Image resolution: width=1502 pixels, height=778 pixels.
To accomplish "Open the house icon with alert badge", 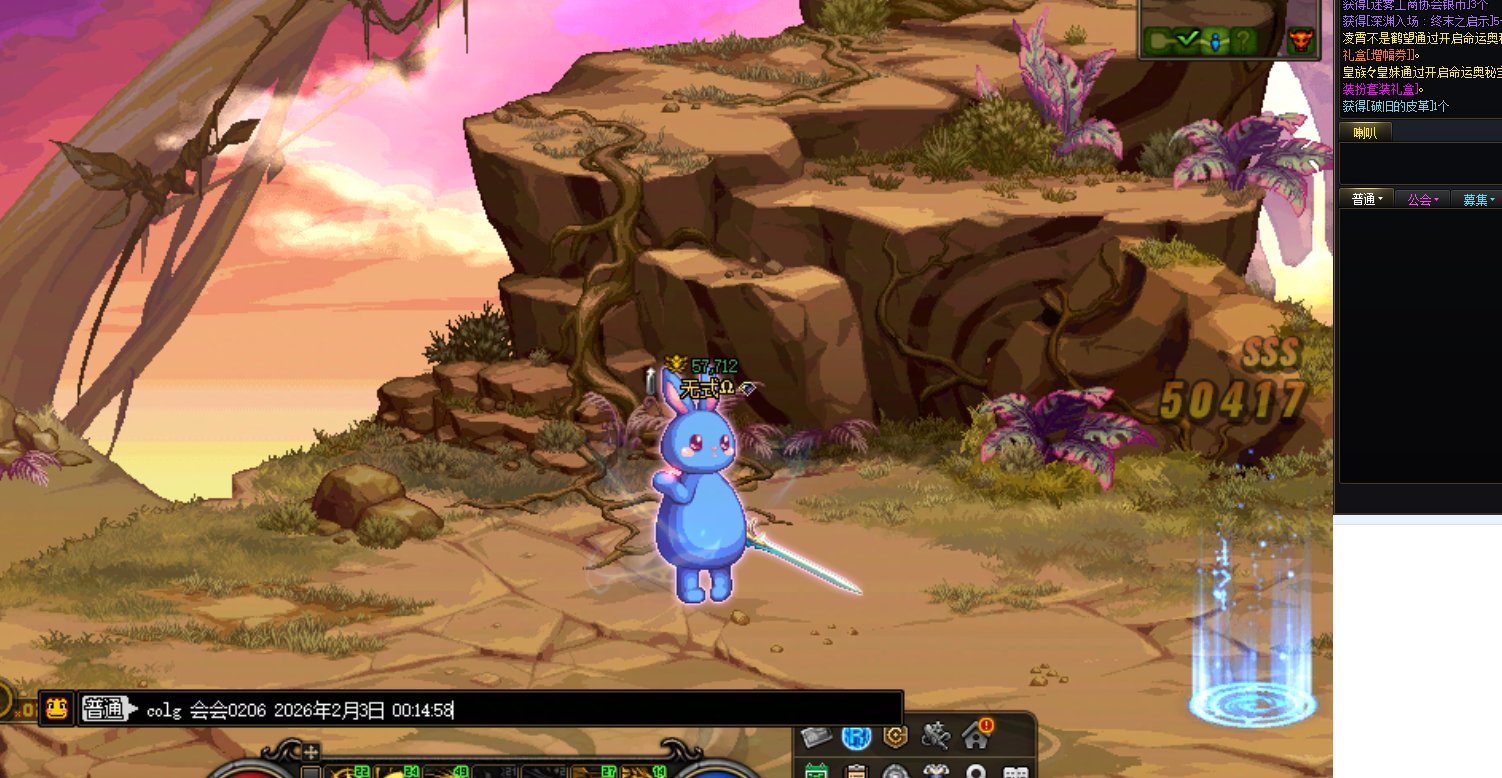I will coord(976,736).
